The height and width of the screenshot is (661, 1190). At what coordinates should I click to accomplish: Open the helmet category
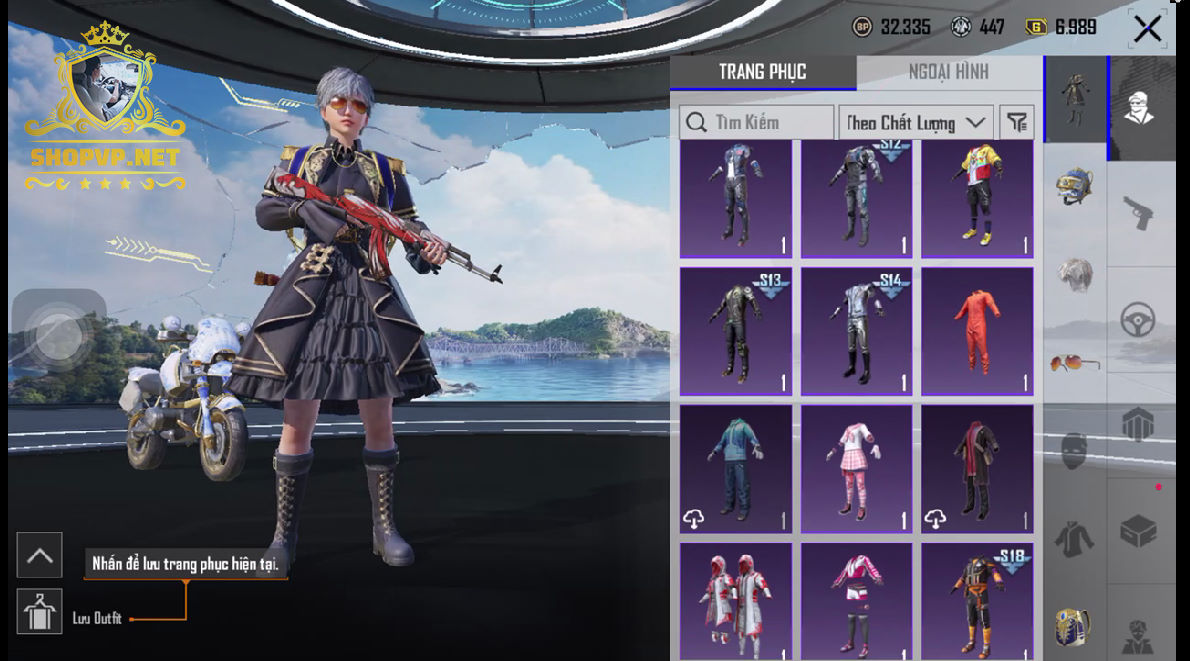click(x=1075, y=186)
